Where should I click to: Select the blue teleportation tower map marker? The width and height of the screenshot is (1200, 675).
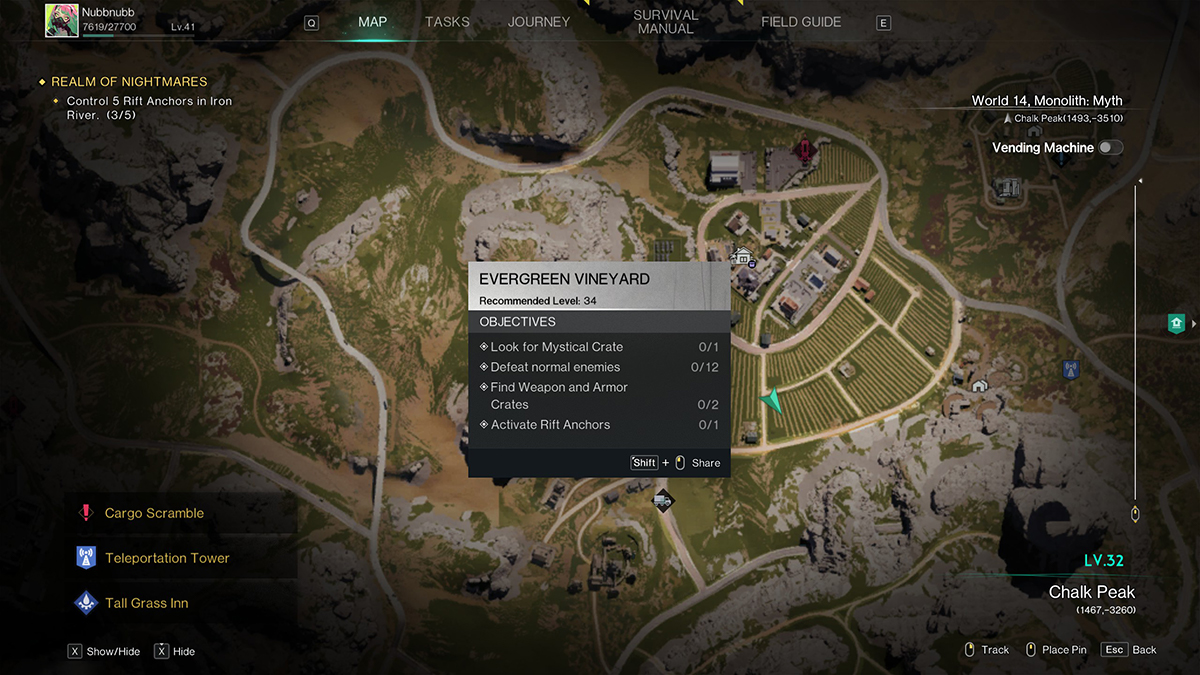(x=1072, y=370)
